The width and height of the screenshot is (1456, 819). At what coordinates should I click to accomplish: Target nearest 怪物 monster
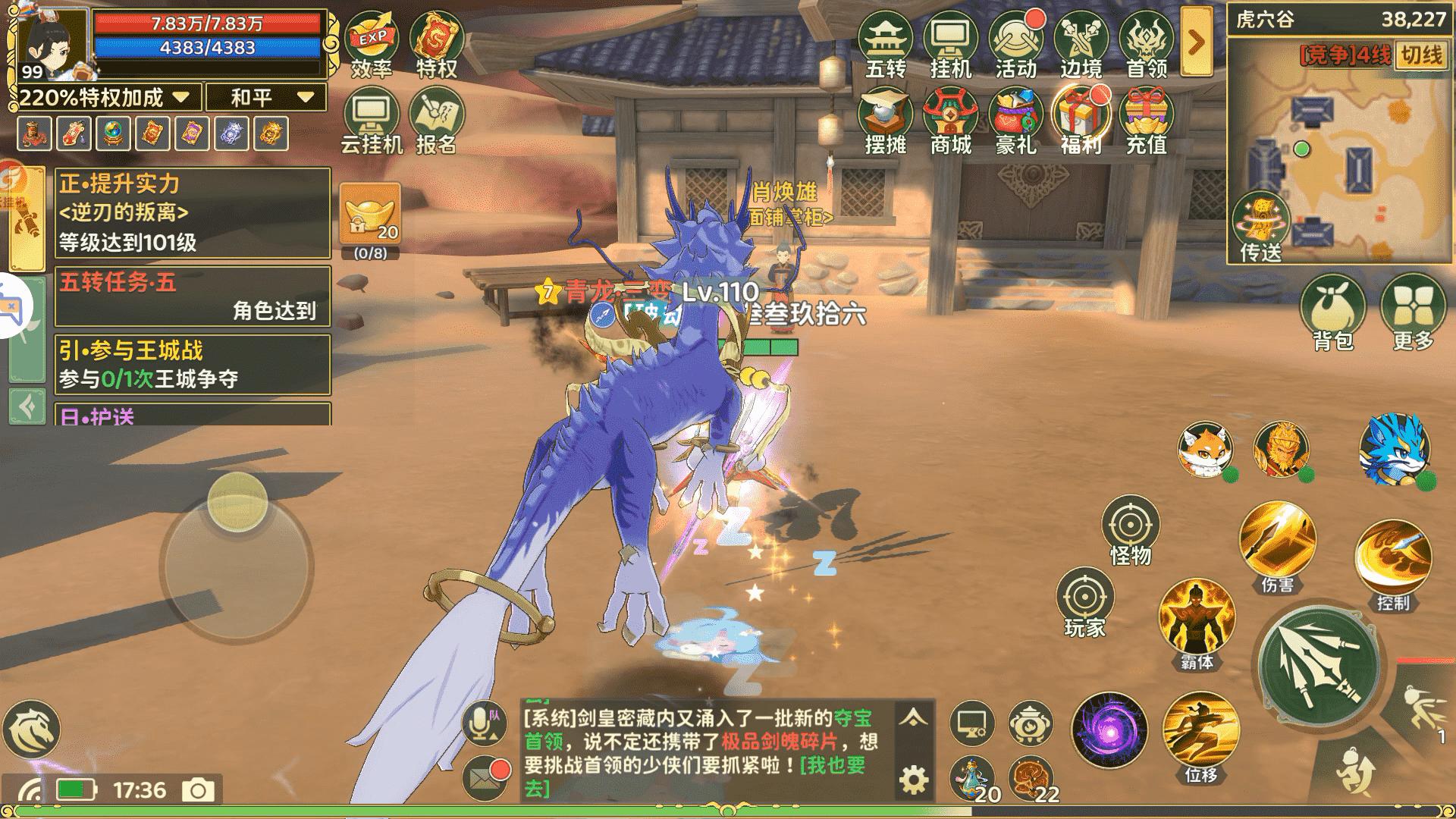1130,531
